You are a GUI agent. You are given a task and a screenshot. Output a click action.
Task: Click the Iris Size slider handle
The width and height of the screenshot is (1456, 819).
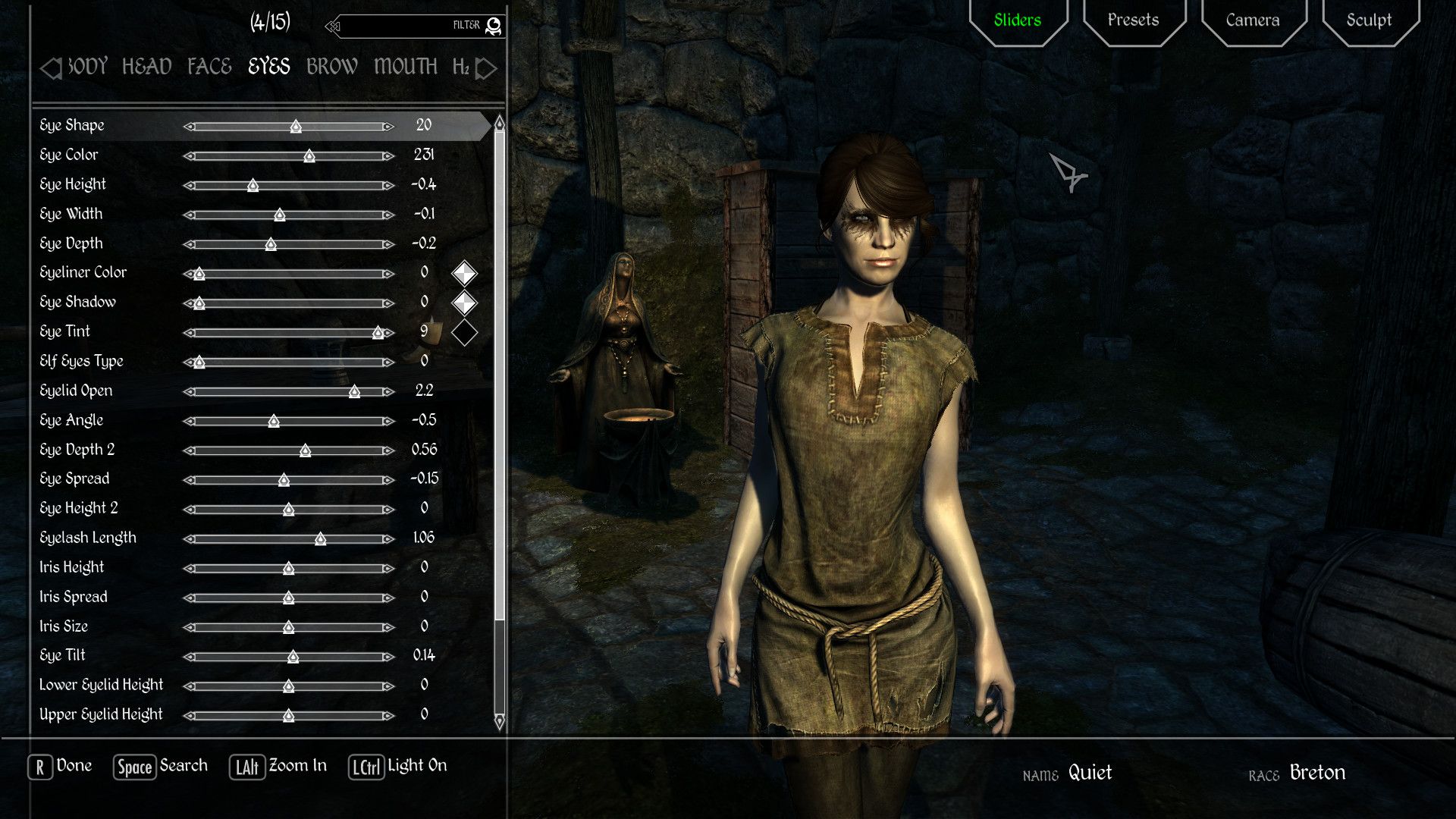288,627
